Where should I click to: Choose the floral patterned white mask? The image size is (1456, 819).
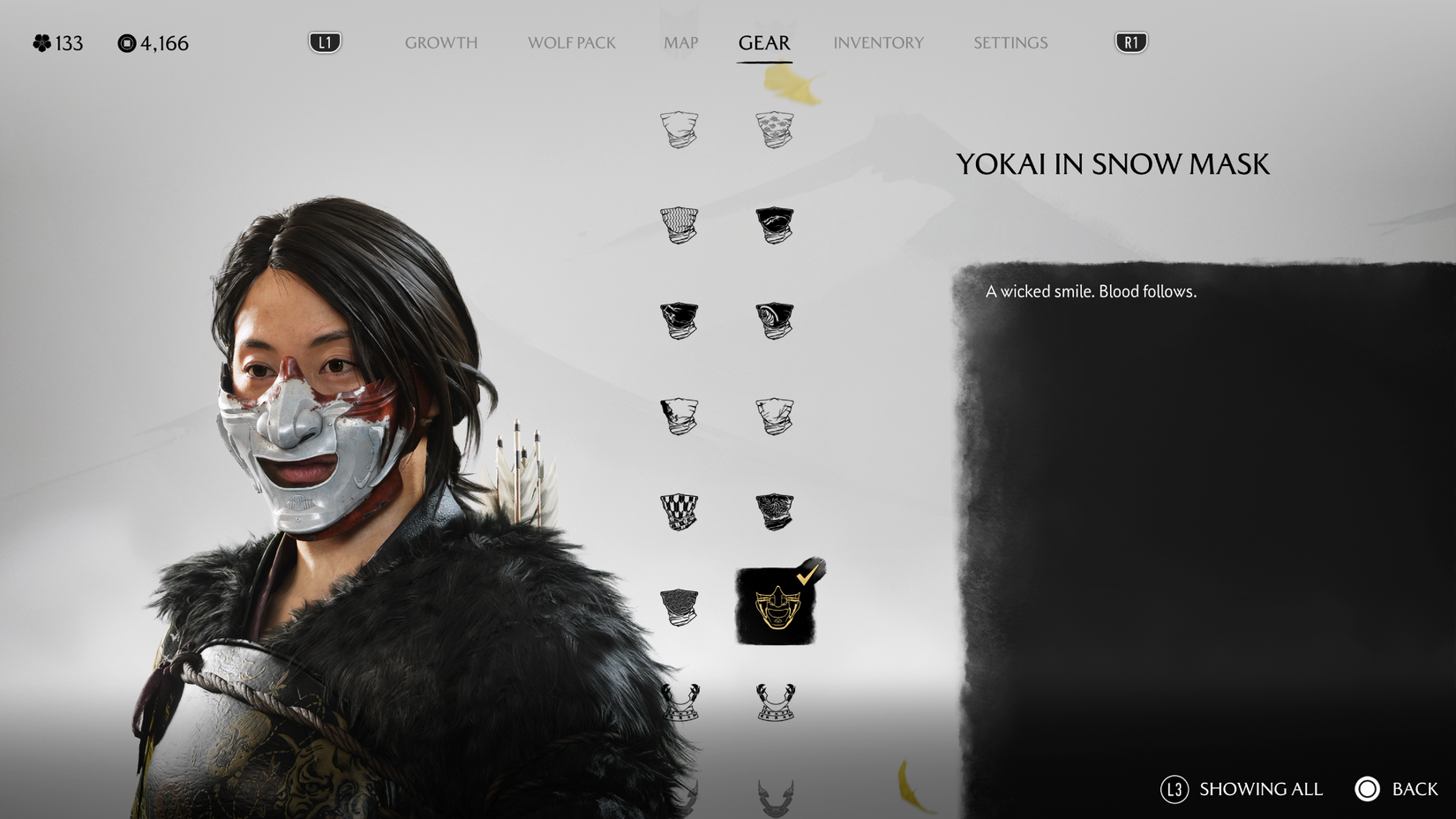click(777, 128)
